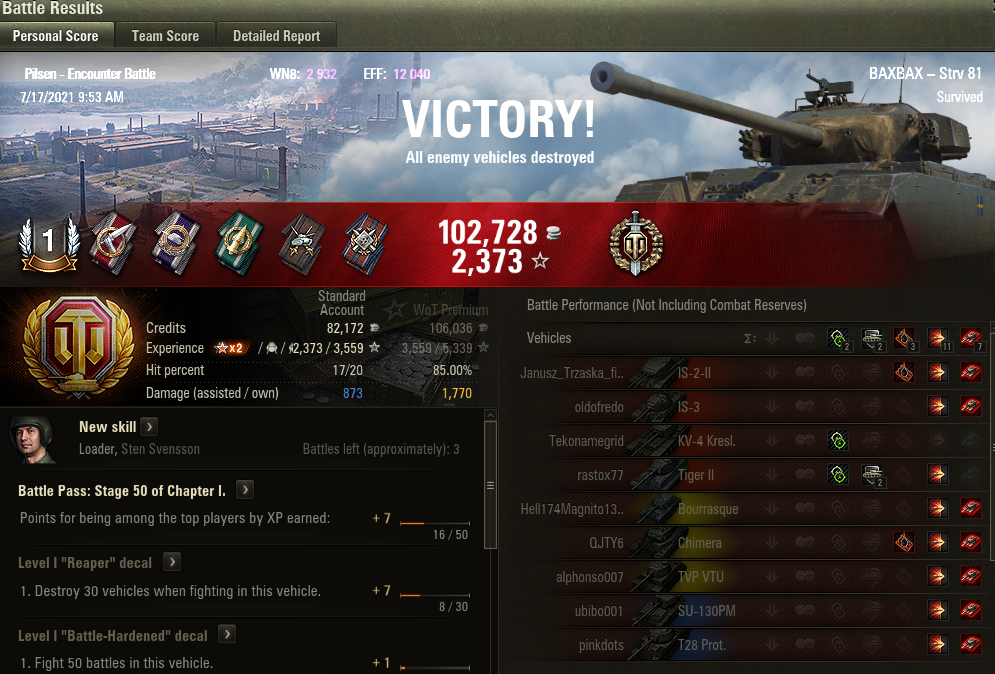Expand the Level I "Battle-Hardened" decal arrow
The image size is (995, 674).
click(x=227, y=634)
